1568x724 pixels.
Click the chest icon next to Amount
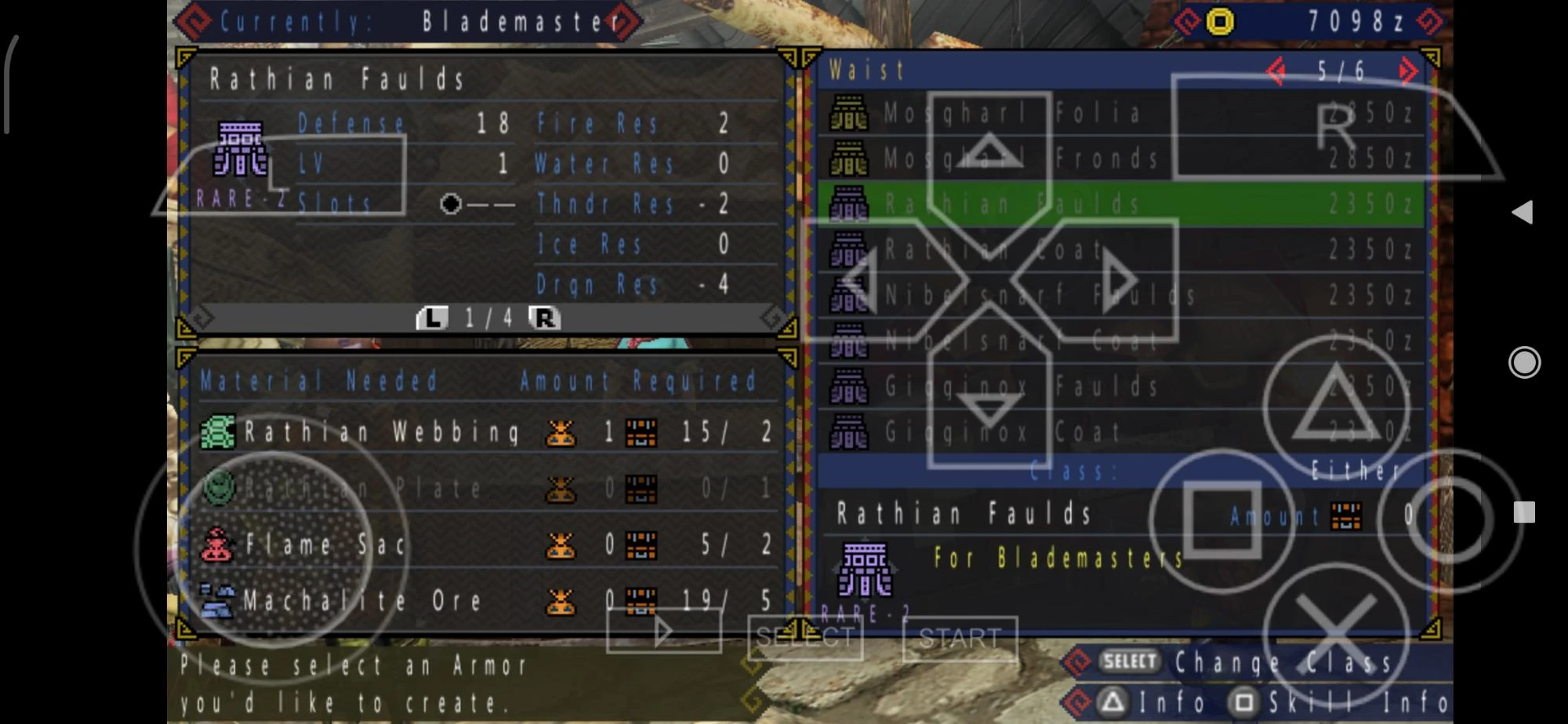(x=1345, y=516)
